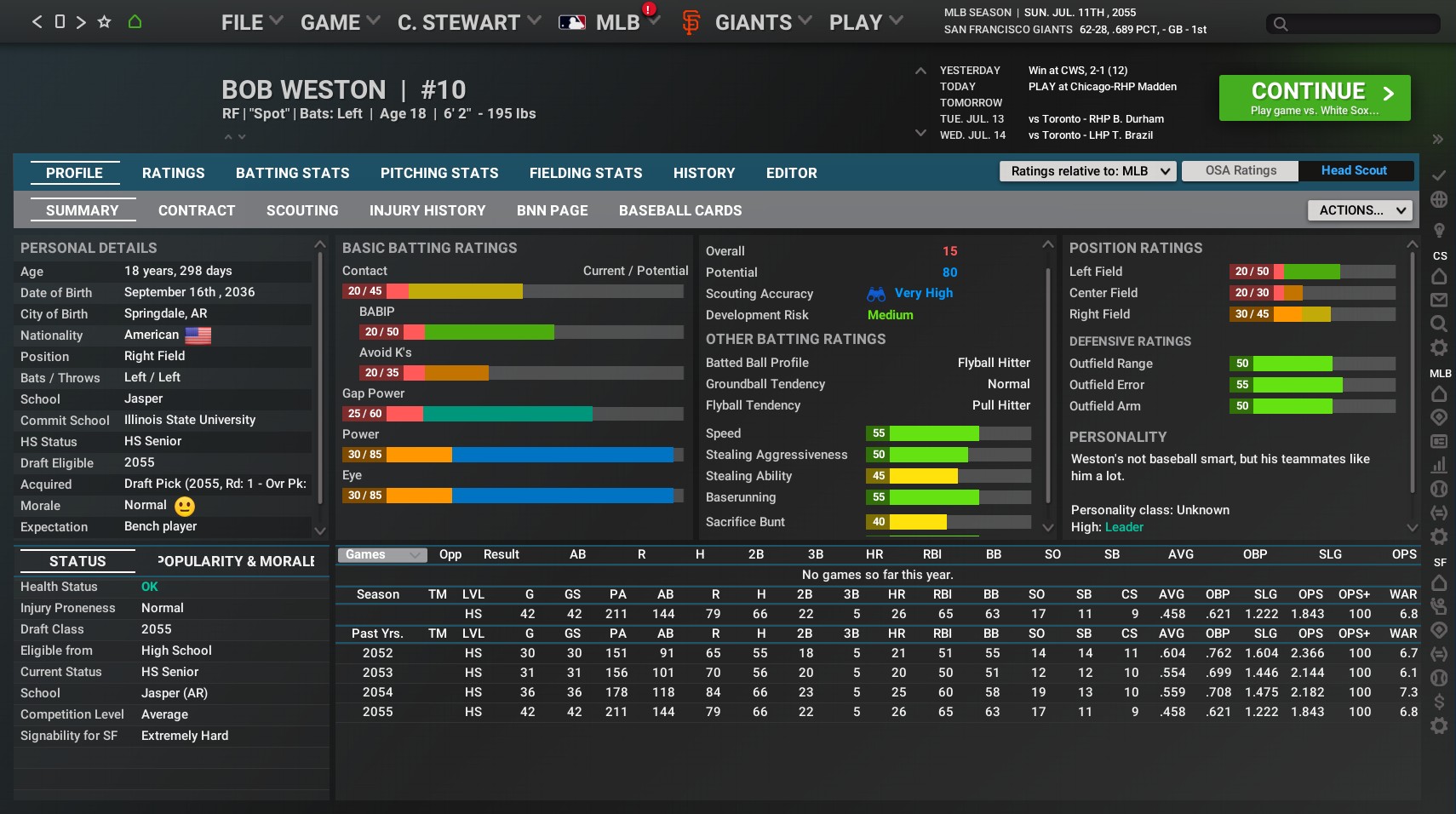Open the Illinois State University commit link
1456x814 pixels.
(x=189, y=420)
